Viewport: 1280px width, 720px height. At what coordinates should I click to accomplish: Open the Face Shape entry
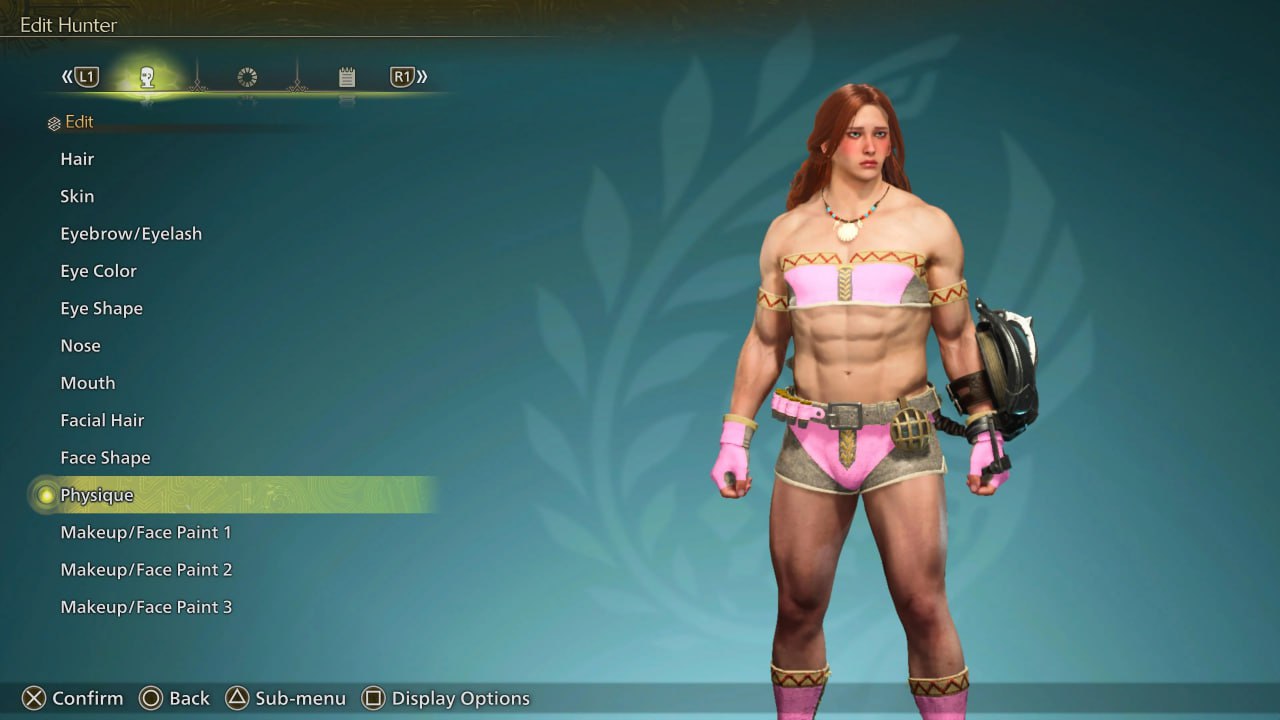(x=105, y=458)
